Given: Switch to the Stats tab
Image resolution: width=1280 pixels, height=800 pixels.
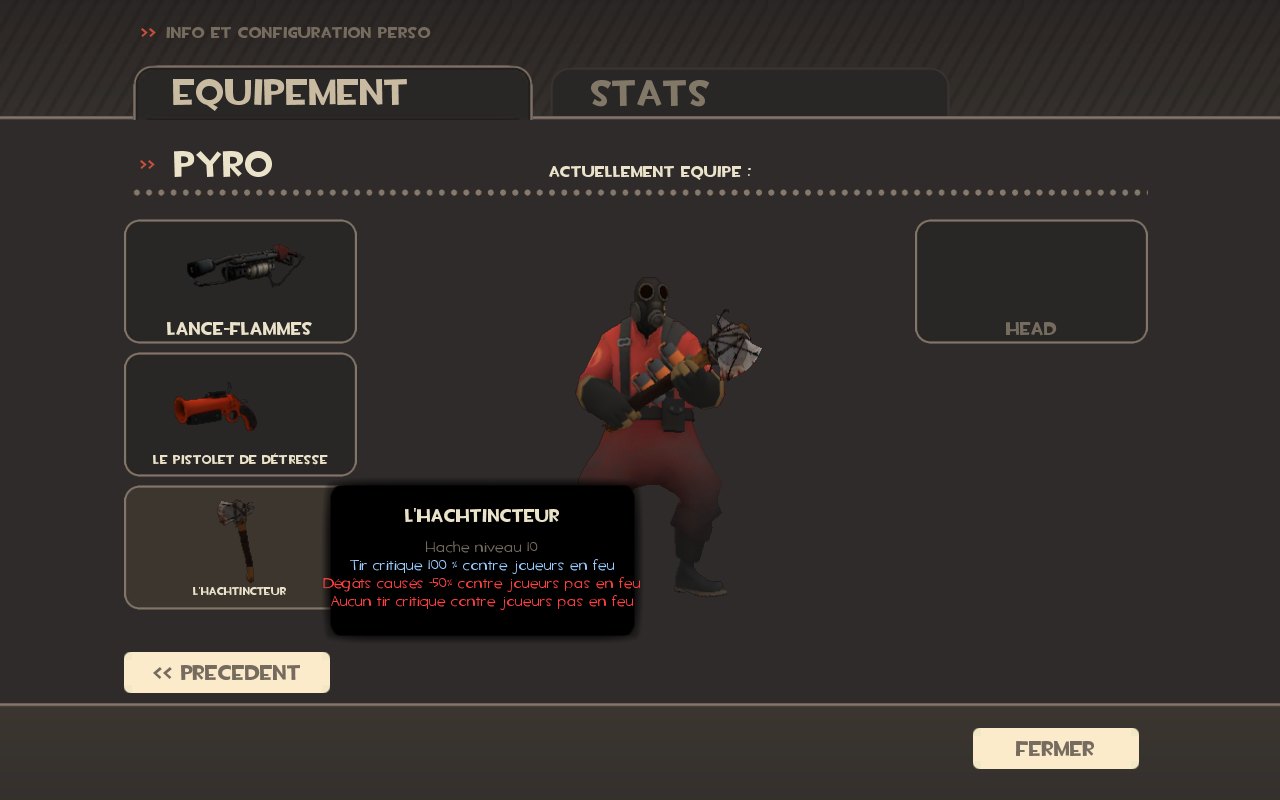Looking at the screenshot, I should 749,93.
